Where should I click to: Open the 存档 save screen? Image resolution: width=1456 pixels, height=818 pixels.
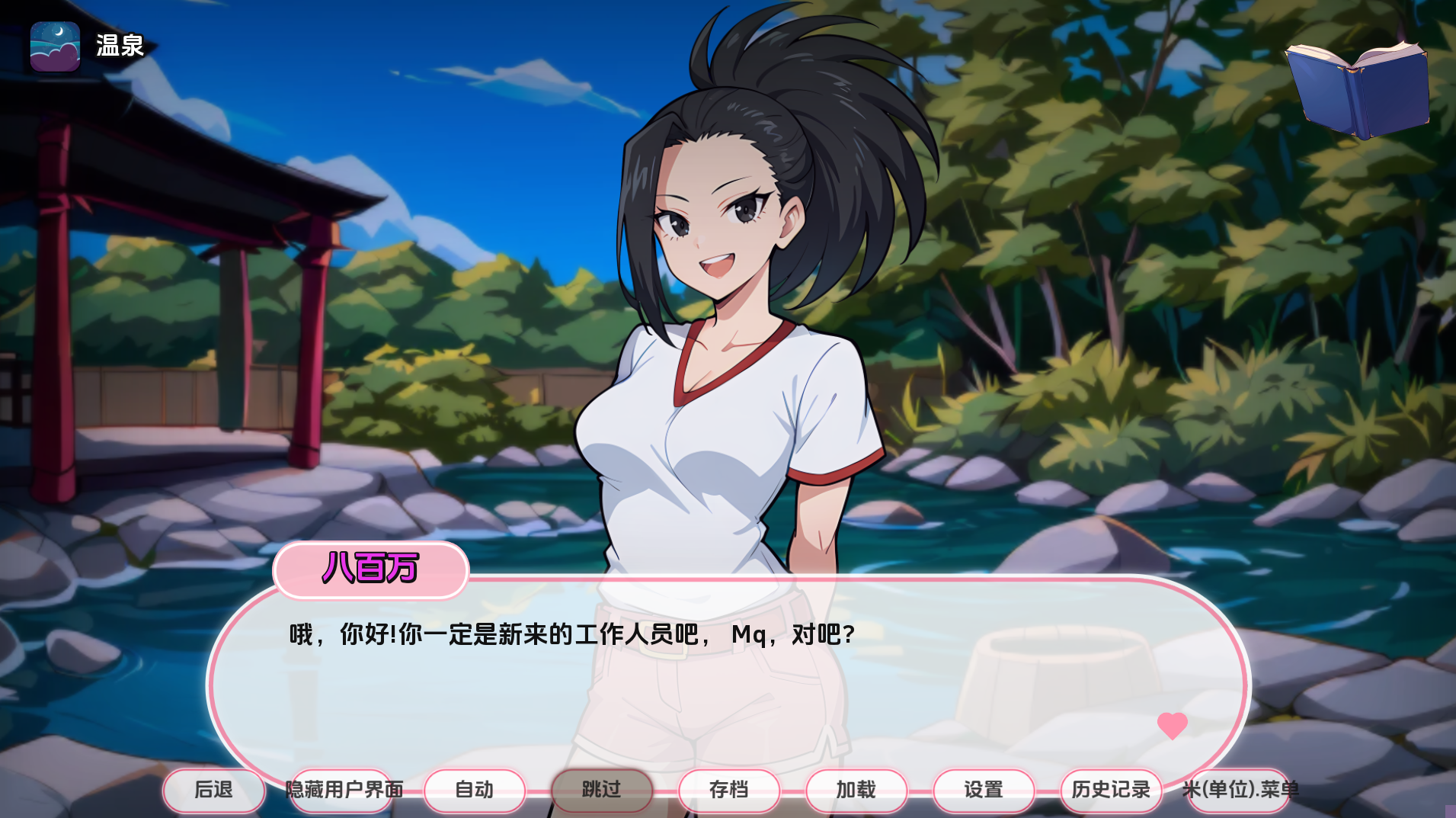coord(728,791)
